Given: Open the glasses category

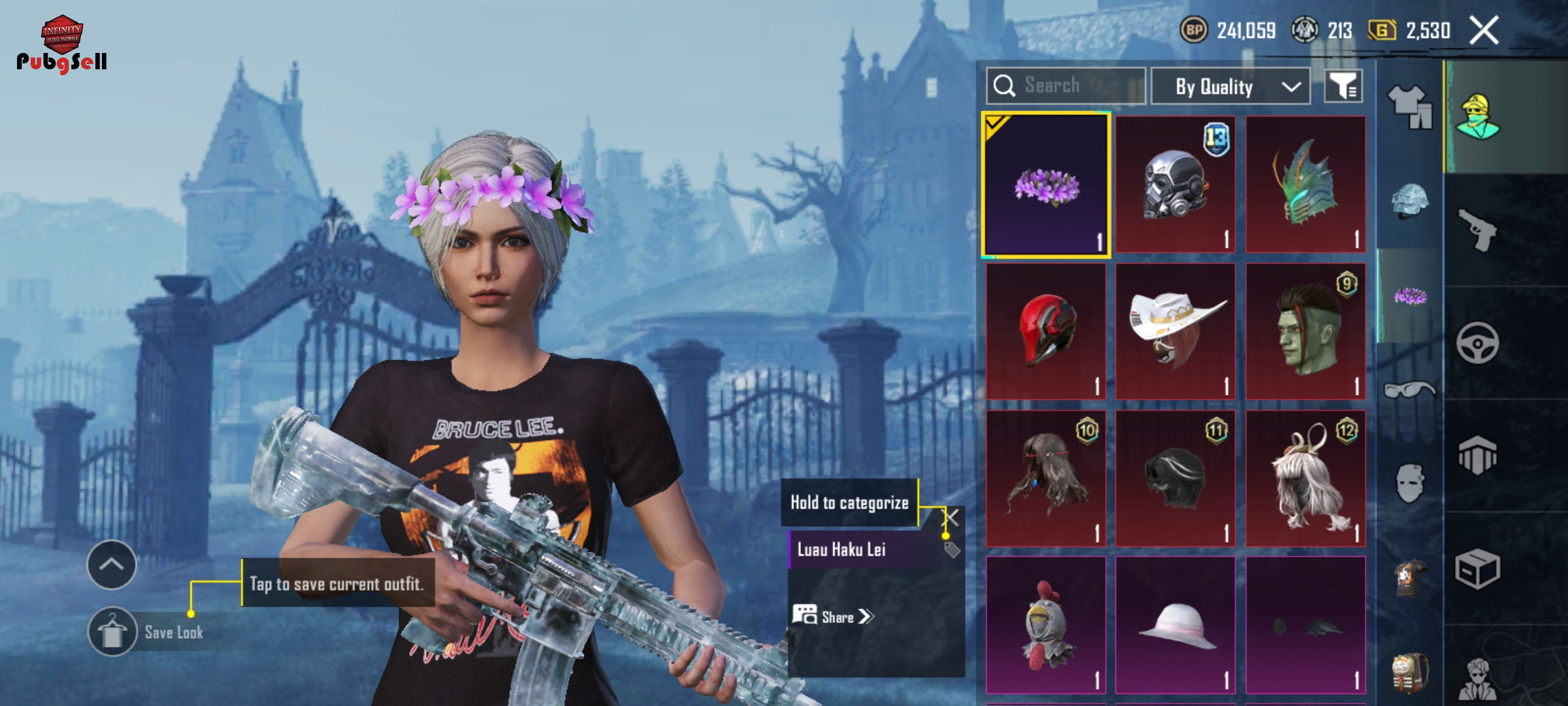Looking at the screenshot, I should click(x=1409, y=391).
